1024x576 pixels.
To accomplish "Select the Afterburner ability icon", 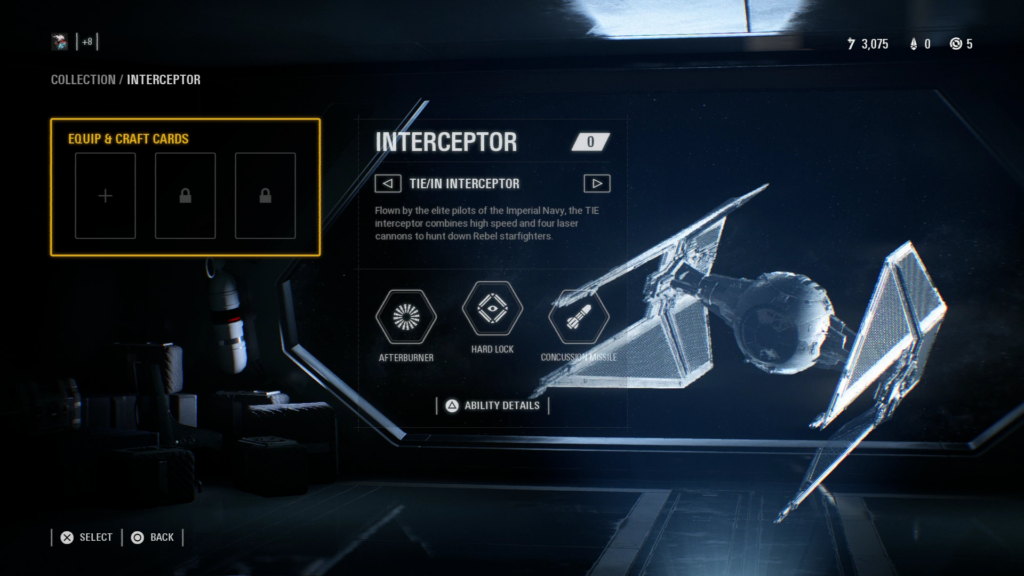I will coord(406,316).
